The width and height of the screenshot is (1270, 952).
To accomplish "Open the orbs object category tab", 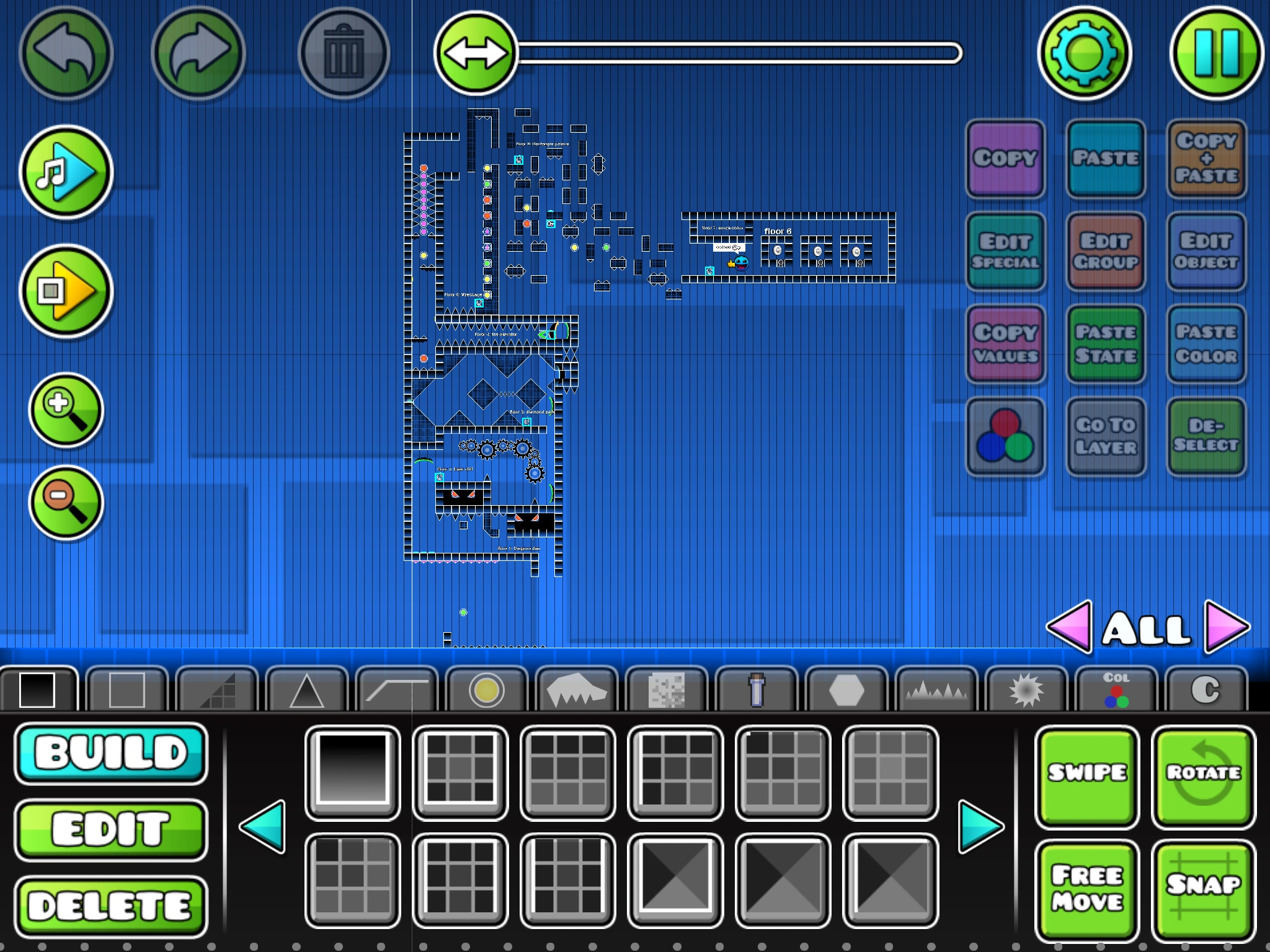I will point(487,688).
